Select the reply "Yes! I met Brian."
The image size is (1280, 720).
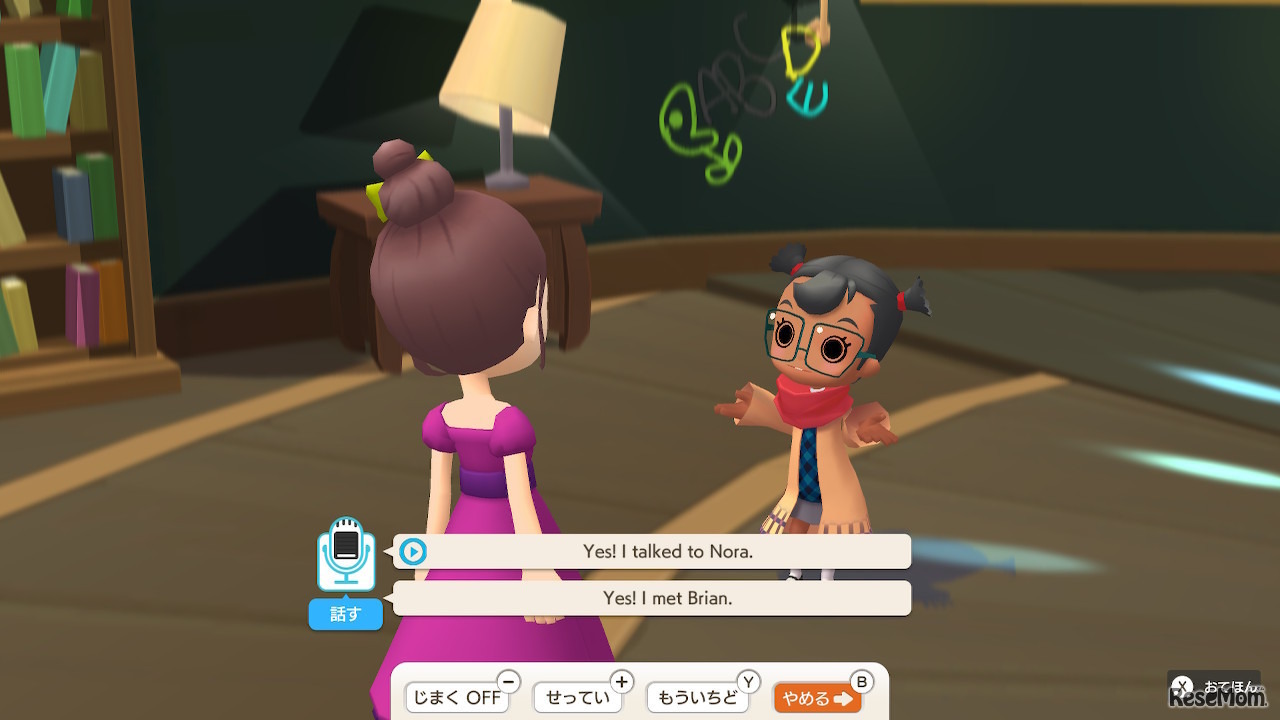click(667, 598)
